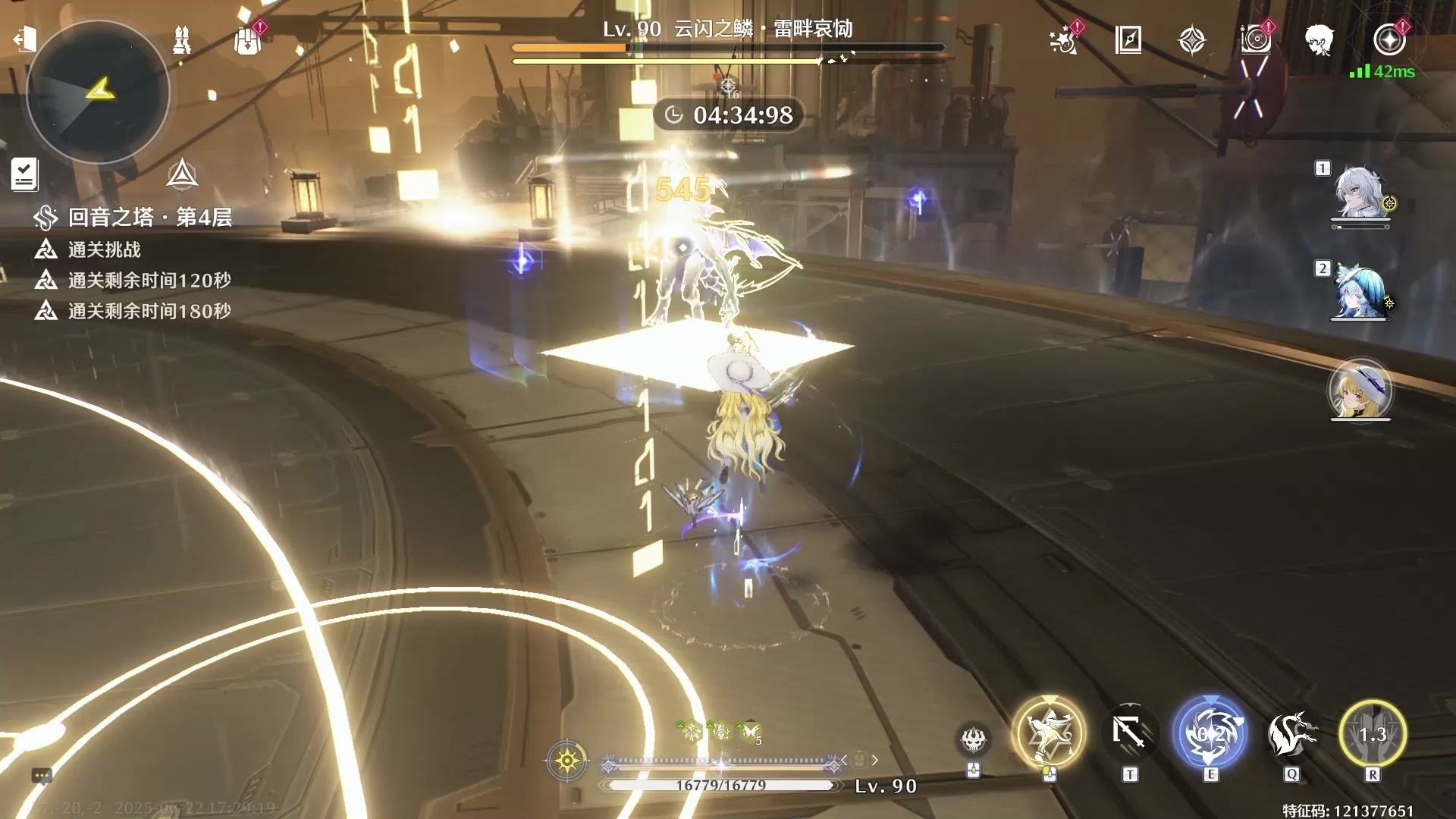Click the exit door icon

pos(25,39)
